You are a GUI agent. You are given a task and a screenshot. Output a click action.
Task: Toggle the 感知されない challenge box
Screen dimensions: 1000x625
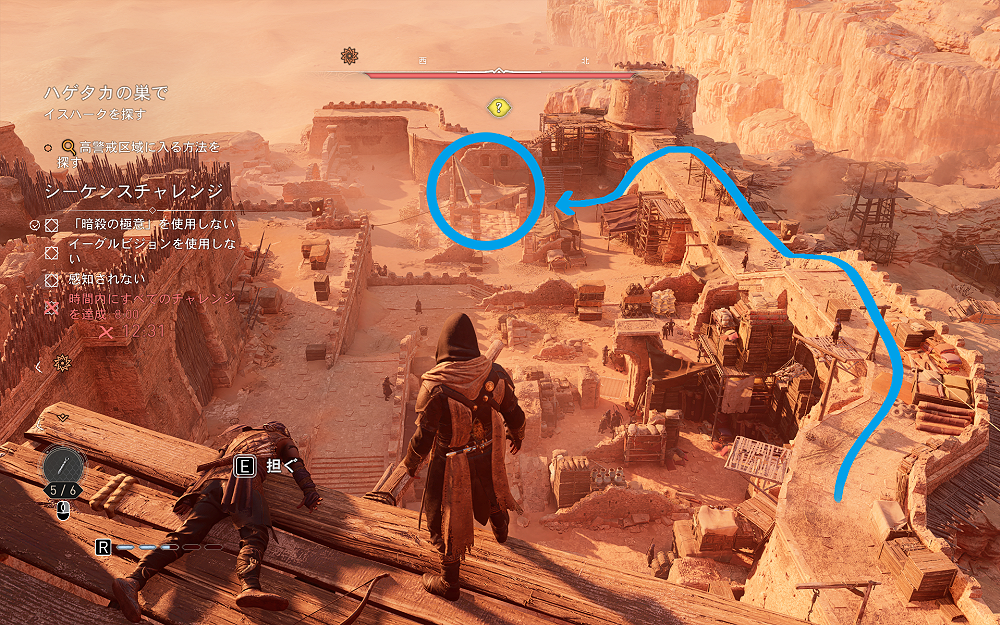[51, 280]
